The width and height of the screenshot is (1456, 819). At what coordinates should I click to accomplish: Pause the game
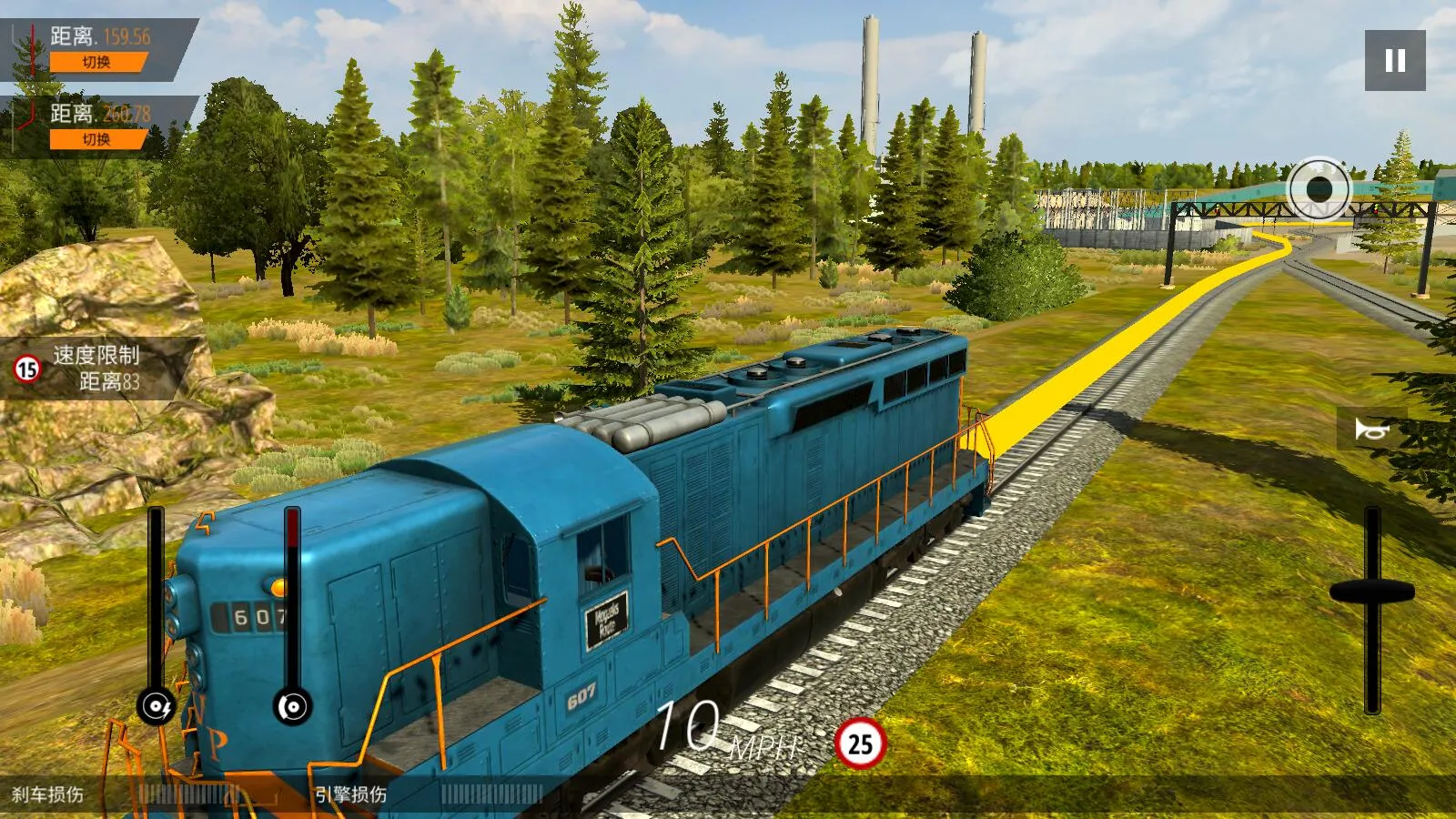[x=1394, y=60]
